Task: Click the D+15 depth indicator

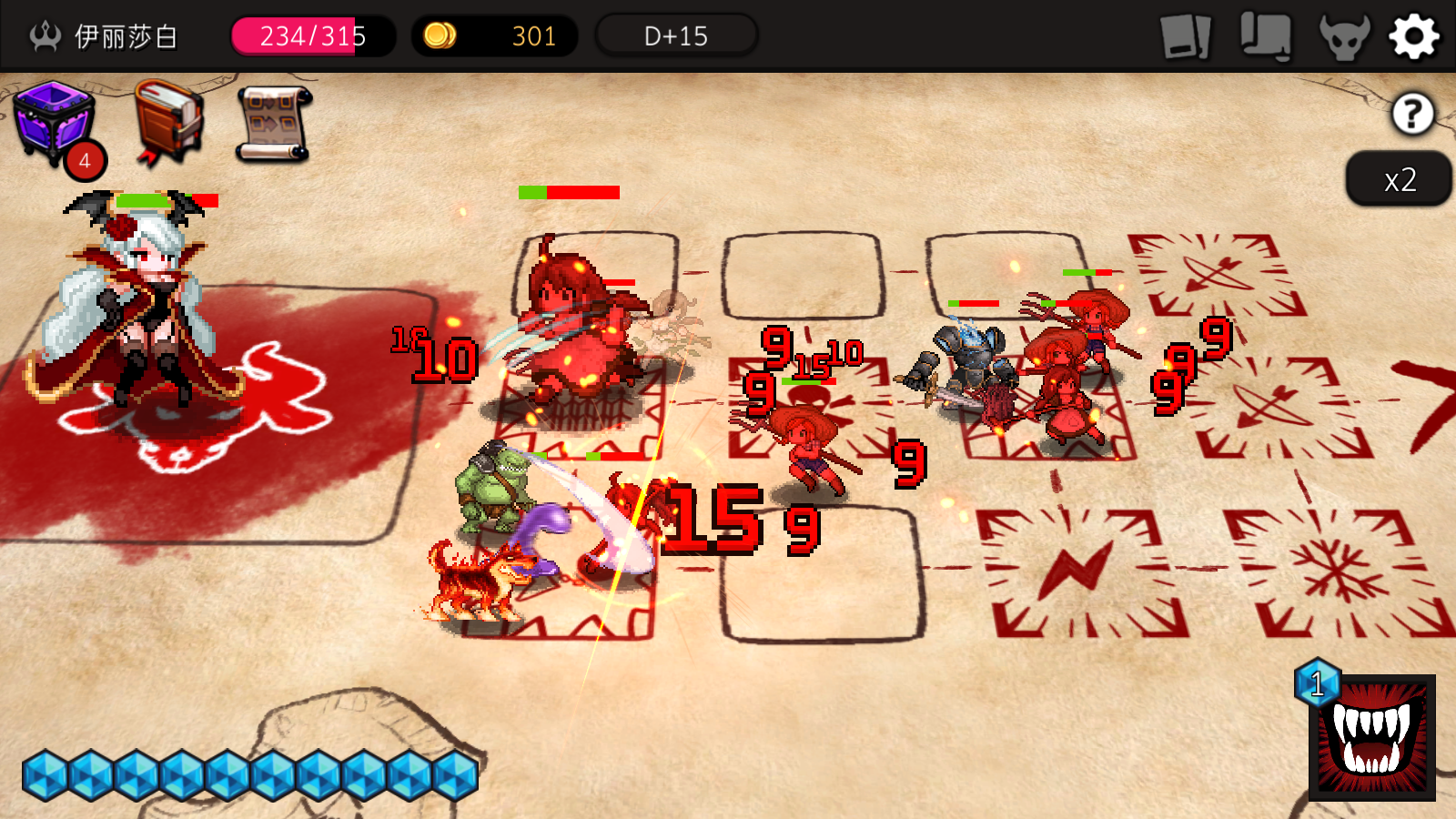Action: (675, 36)
